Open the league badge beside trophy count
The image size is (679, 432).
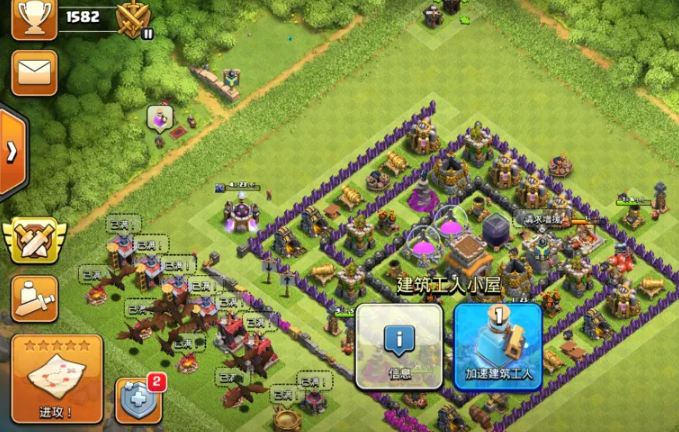pyautogui.click(x=133, y=19)
